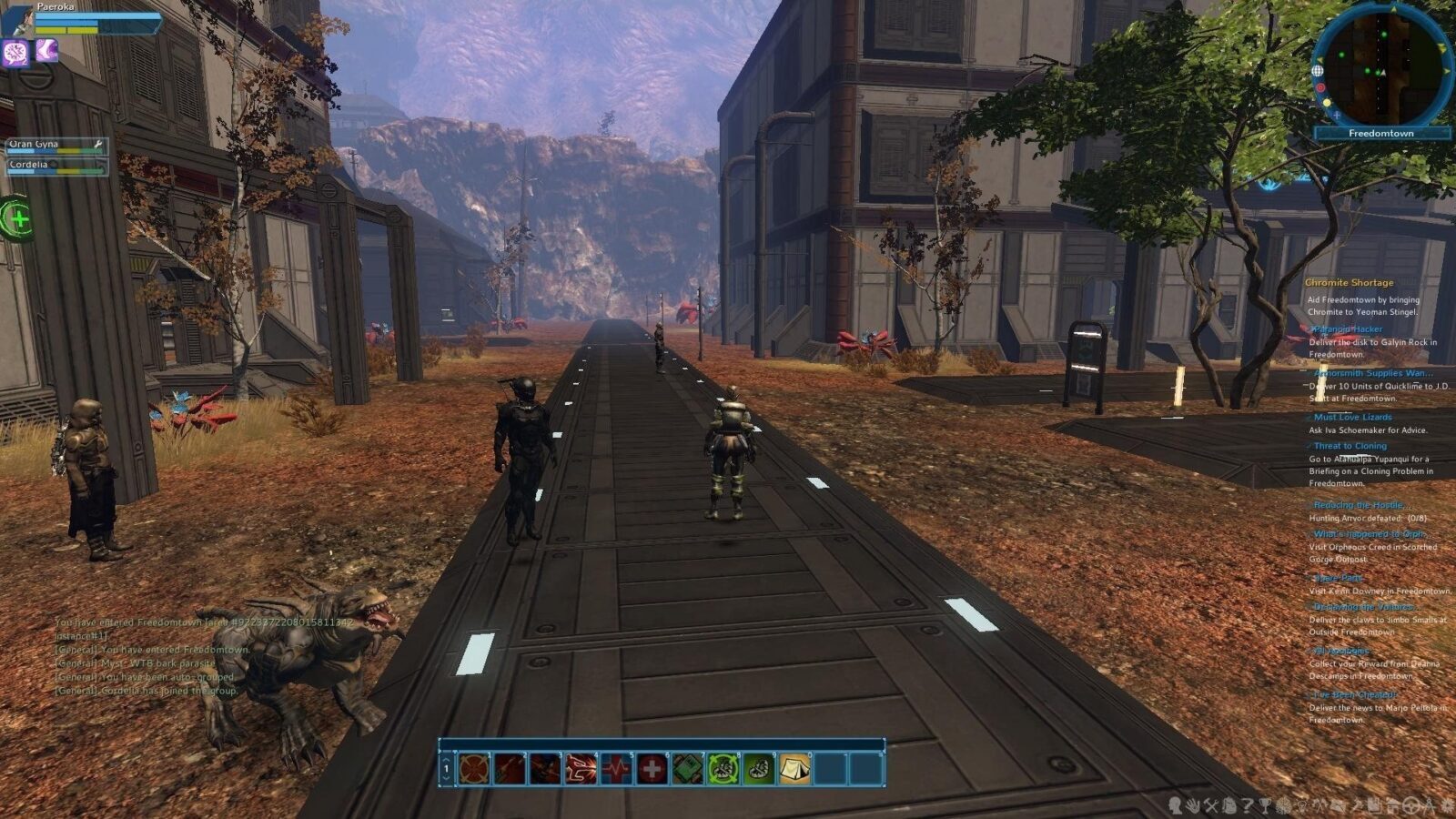
Task: Use the tent camp ability on the hotbar
Action: pyautogui.click(x=794, y=769)
